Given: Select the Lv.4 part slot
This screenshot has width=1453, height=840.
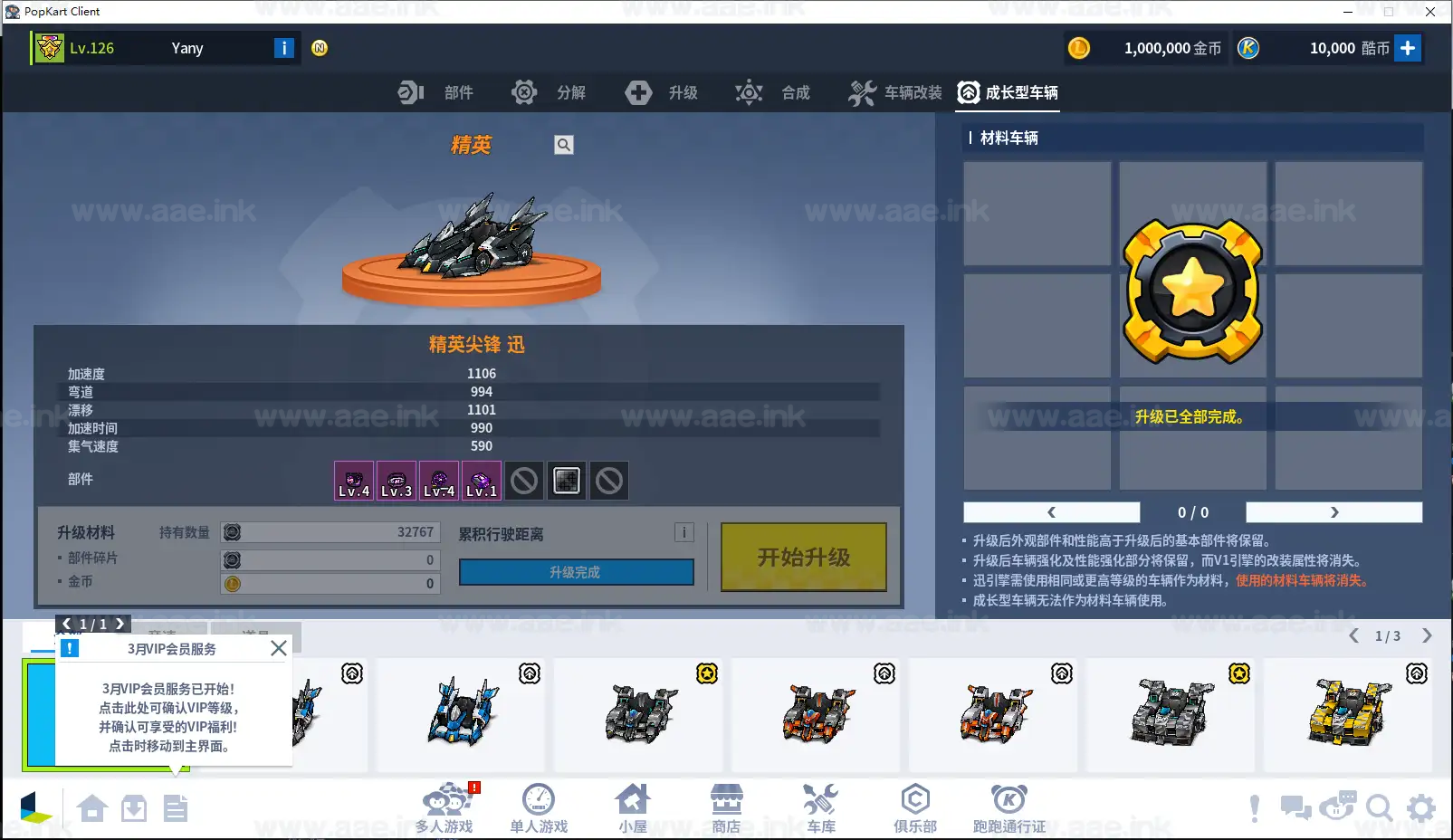Looking at the screenshot, I should 353,481.
